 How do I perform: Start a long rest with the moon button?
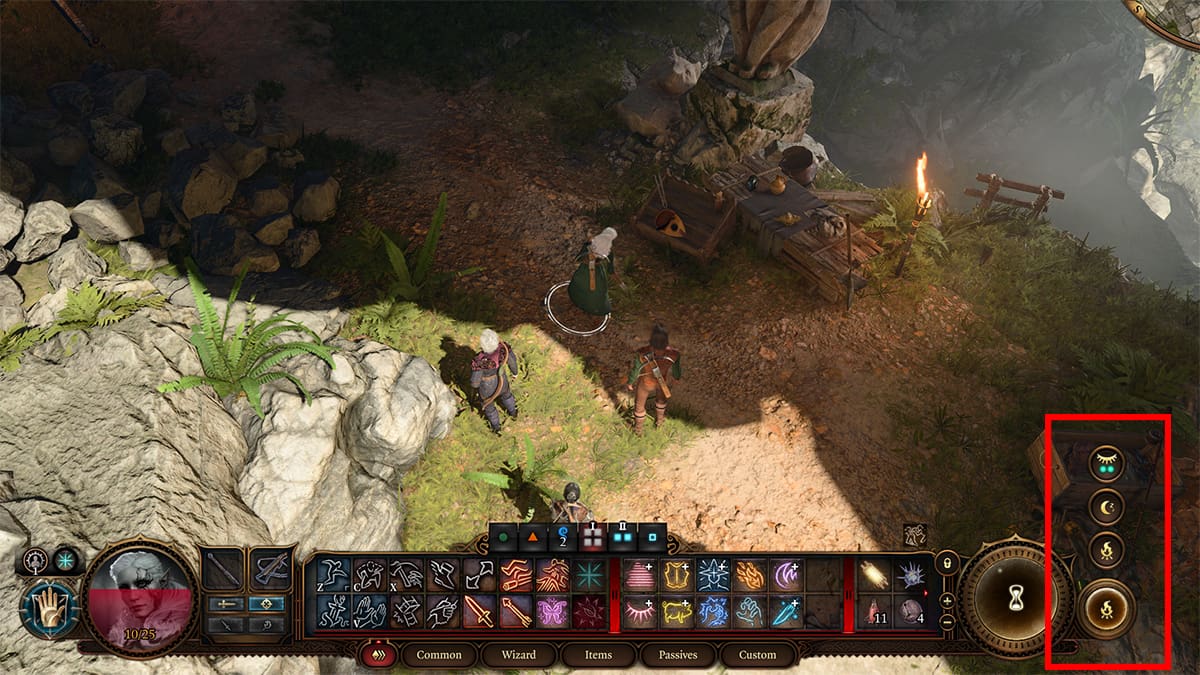pyautogui.click(x=1107, y=507)
